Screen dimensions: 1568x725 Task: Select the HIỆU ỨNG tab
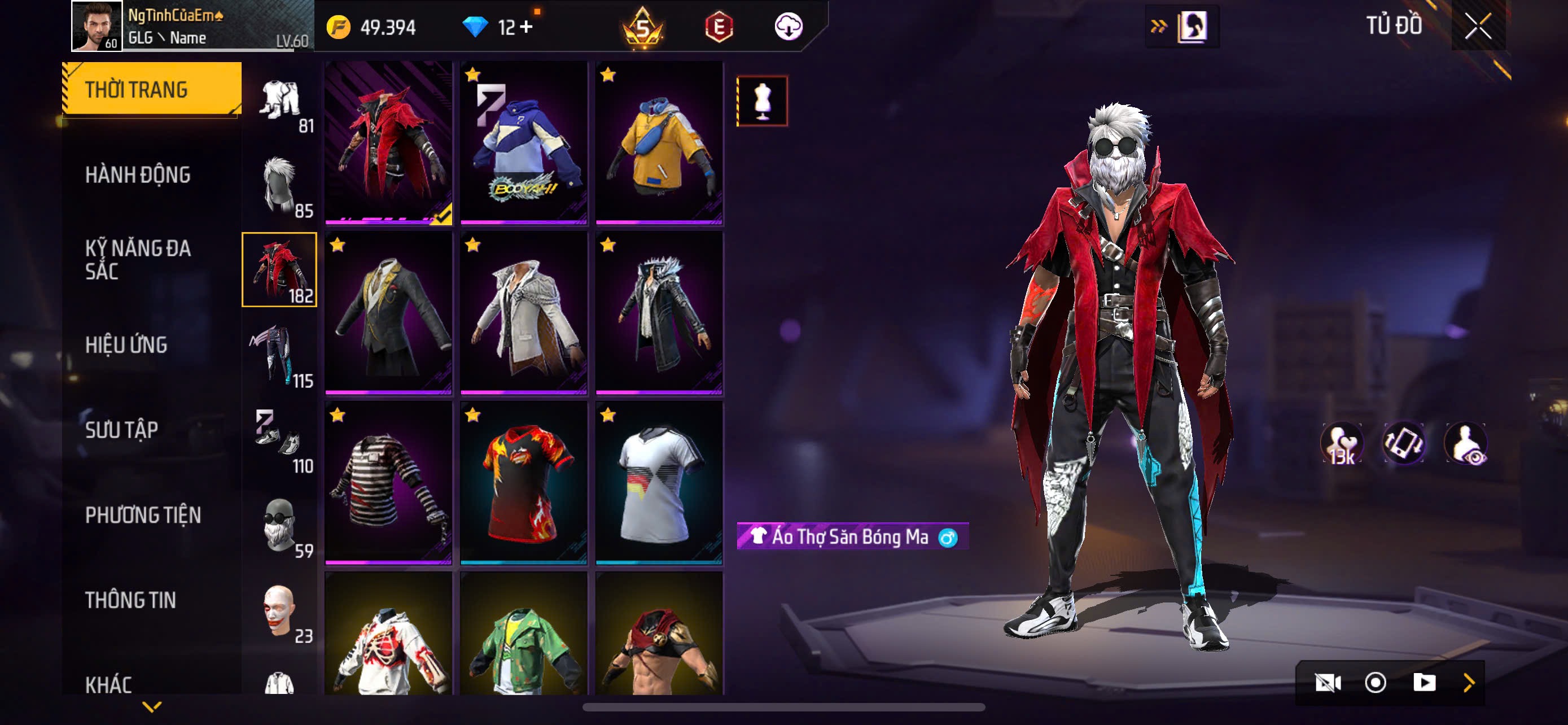point(126,344)
